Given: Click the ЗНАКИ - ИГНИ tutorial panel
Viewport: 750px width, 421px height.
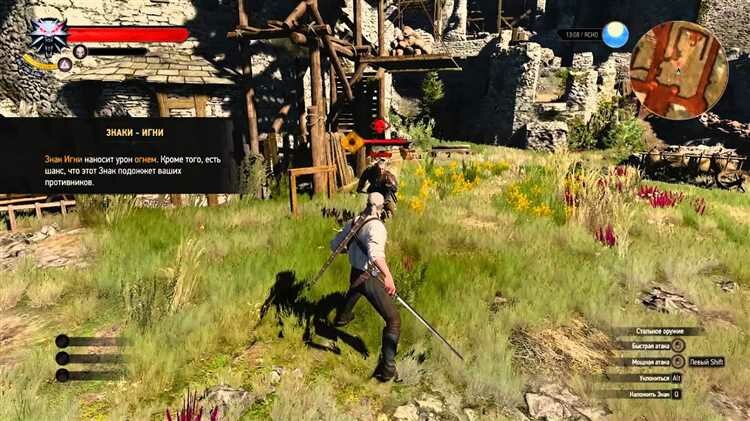Looking at the screenshot, I should (x=118, y=153).
